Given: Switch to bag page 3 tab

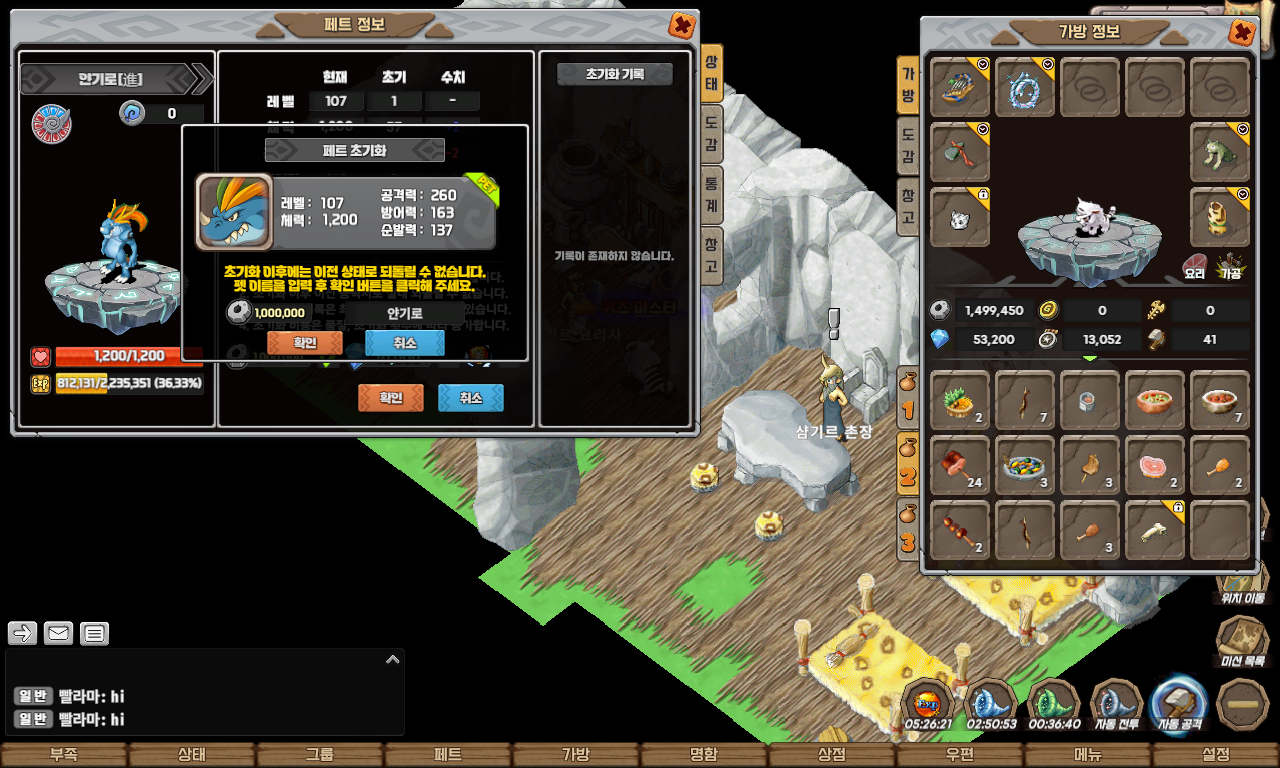Looking at the screenshot, I should 908,533.
